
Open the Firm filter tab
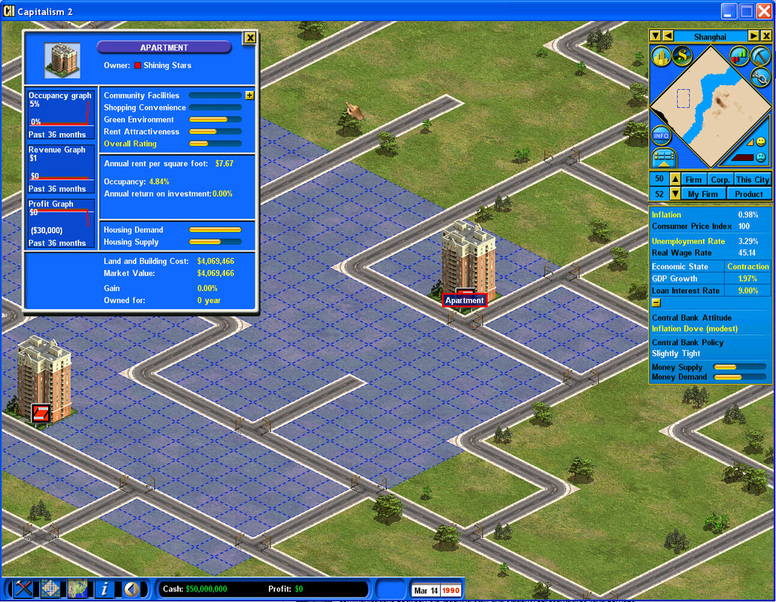pyautogui.click(x=692, y=179)
